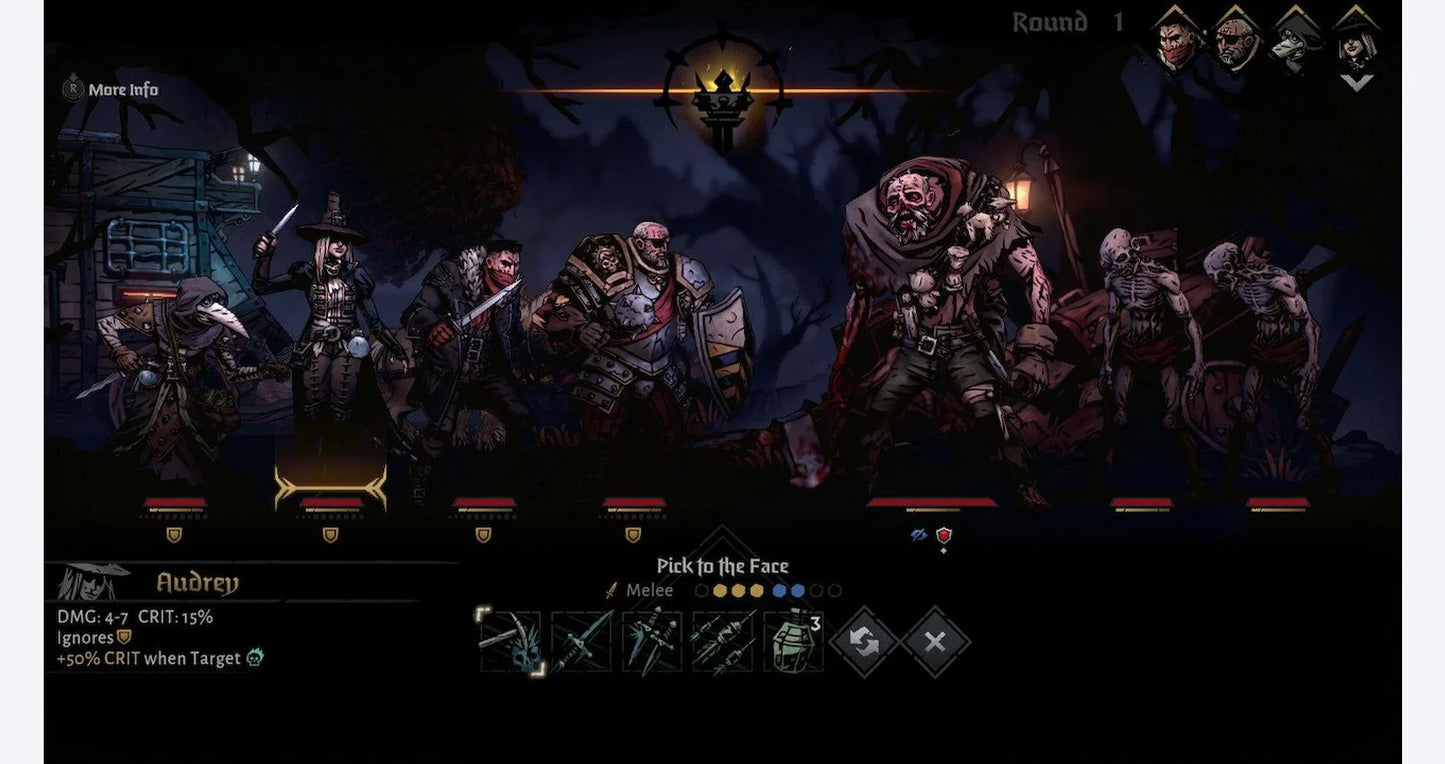This screenshot has height=764, width=1445.
Task: Click the melee sword indicator icon
Action: tap(611, 590)
